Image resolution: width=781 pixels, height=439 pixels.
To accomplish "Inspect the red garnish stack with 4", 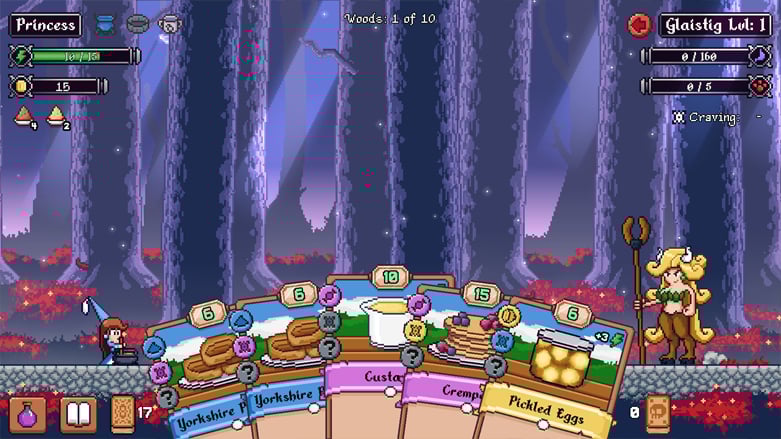I will coord(25,117).
